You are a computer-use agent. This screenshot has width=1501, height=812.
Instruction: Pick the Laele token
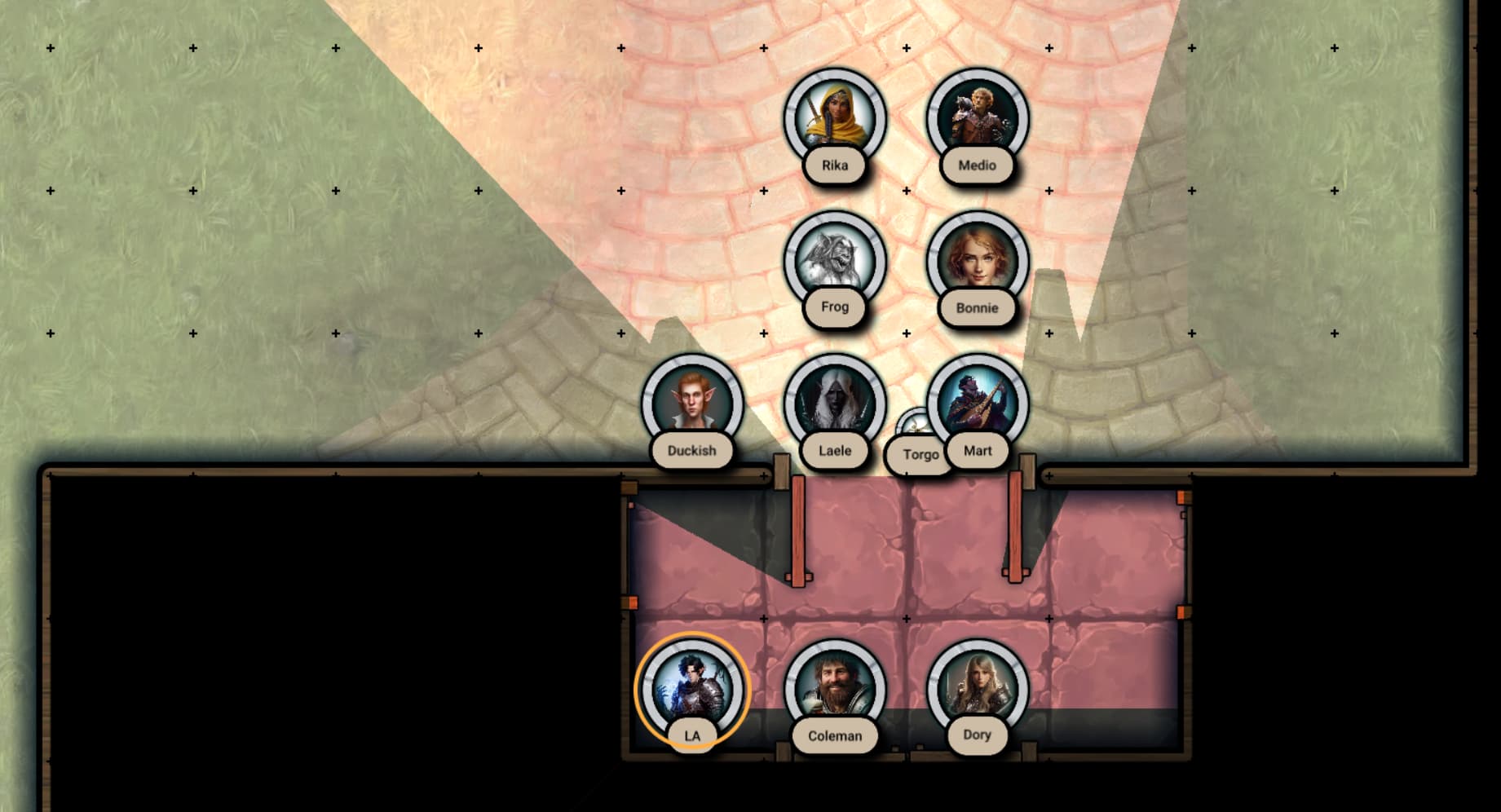[834, 404]
